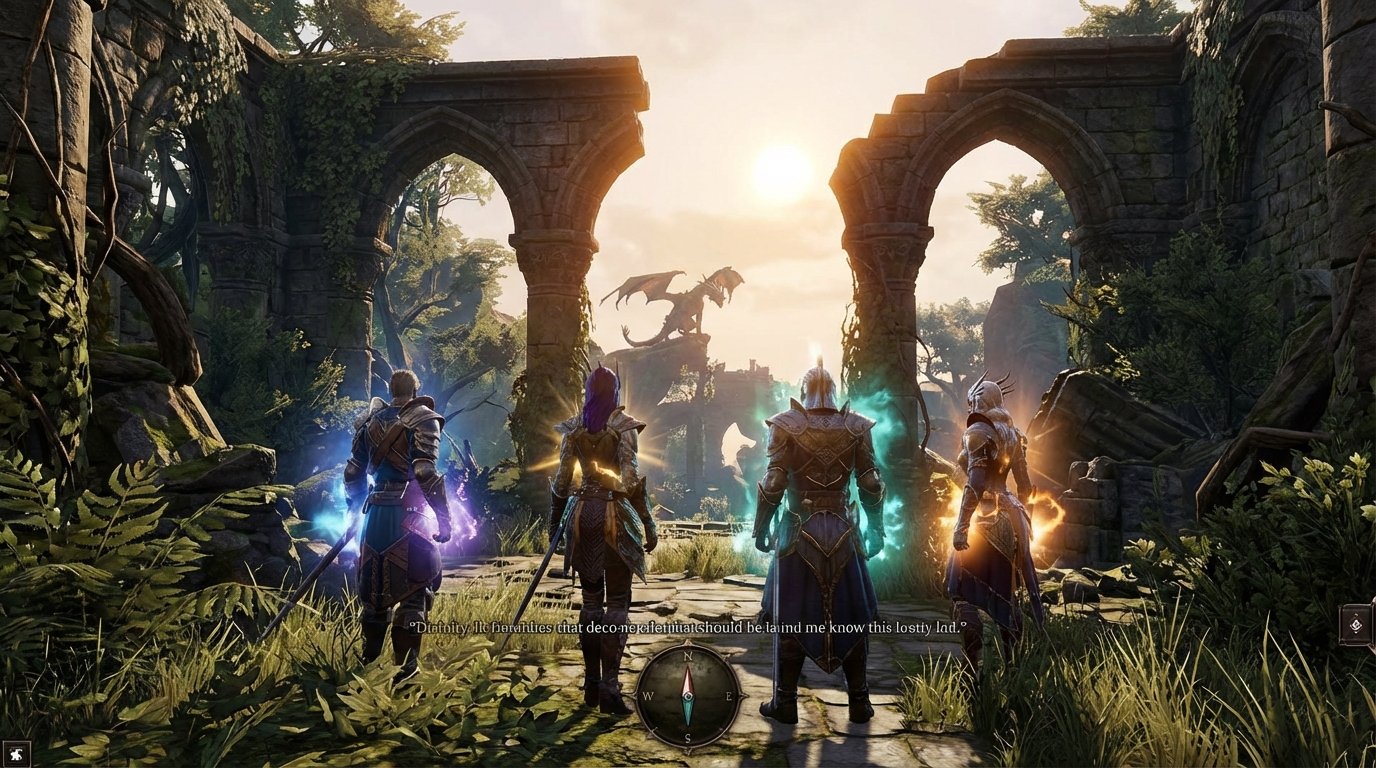The height and width of the screenshot is (768, 1376).
Task: Click the dialogue subtitle text
Action: pyautogui.click(x=685, y=630)
